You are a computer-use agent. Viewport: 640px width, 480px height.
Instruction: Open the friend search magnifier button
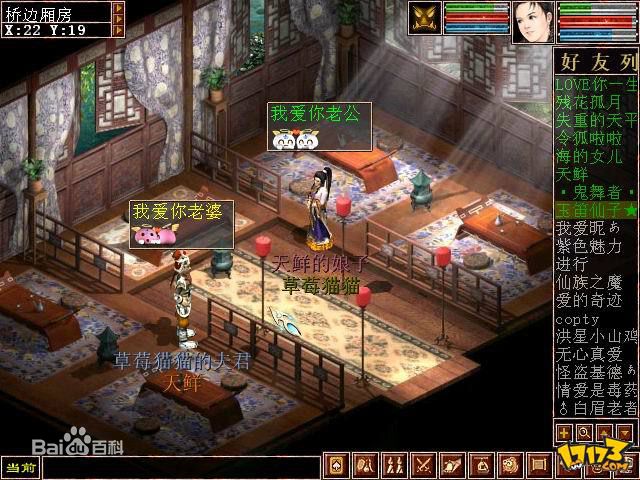(x=584, y=433)
